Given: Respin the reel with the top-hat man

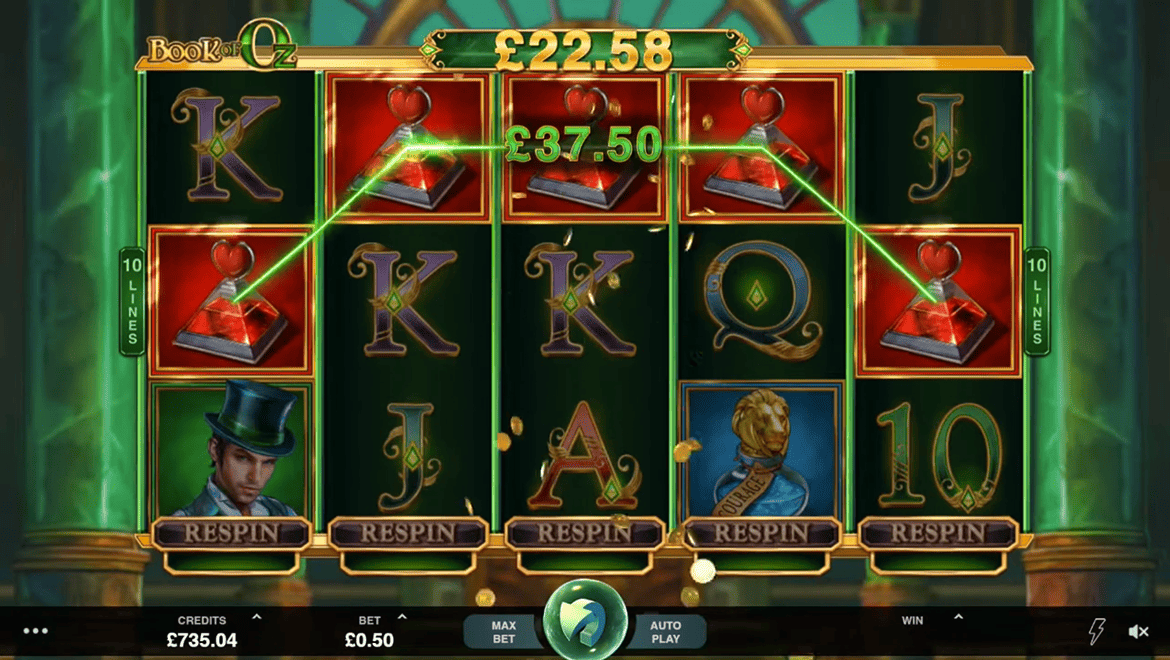Looking at the screenshot, I should coord(231,534).
